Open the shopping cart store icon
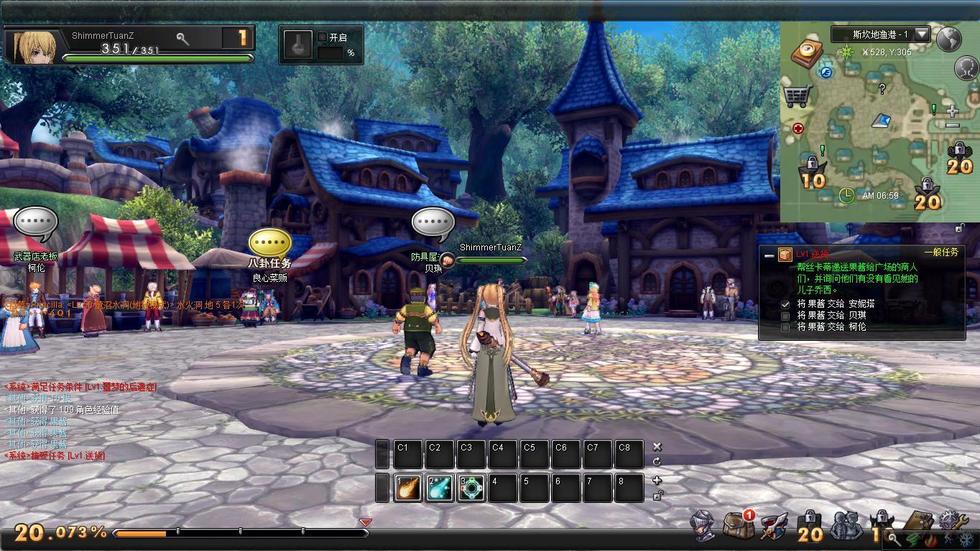 coord(797,96)
